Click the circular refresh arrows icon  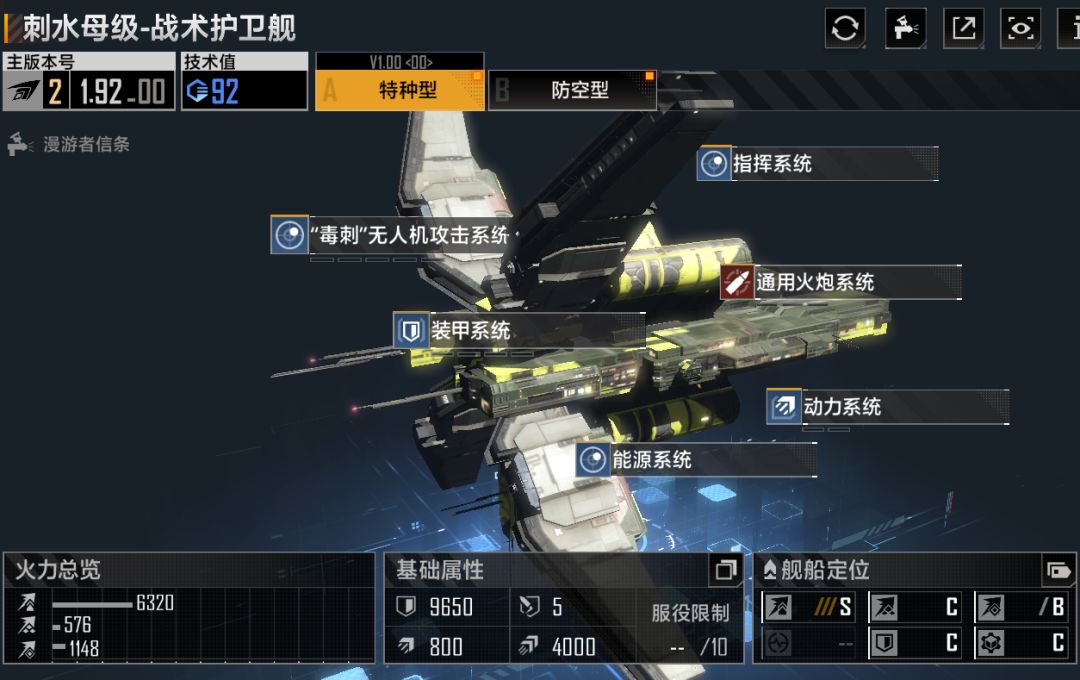click(x=845, y=28)
